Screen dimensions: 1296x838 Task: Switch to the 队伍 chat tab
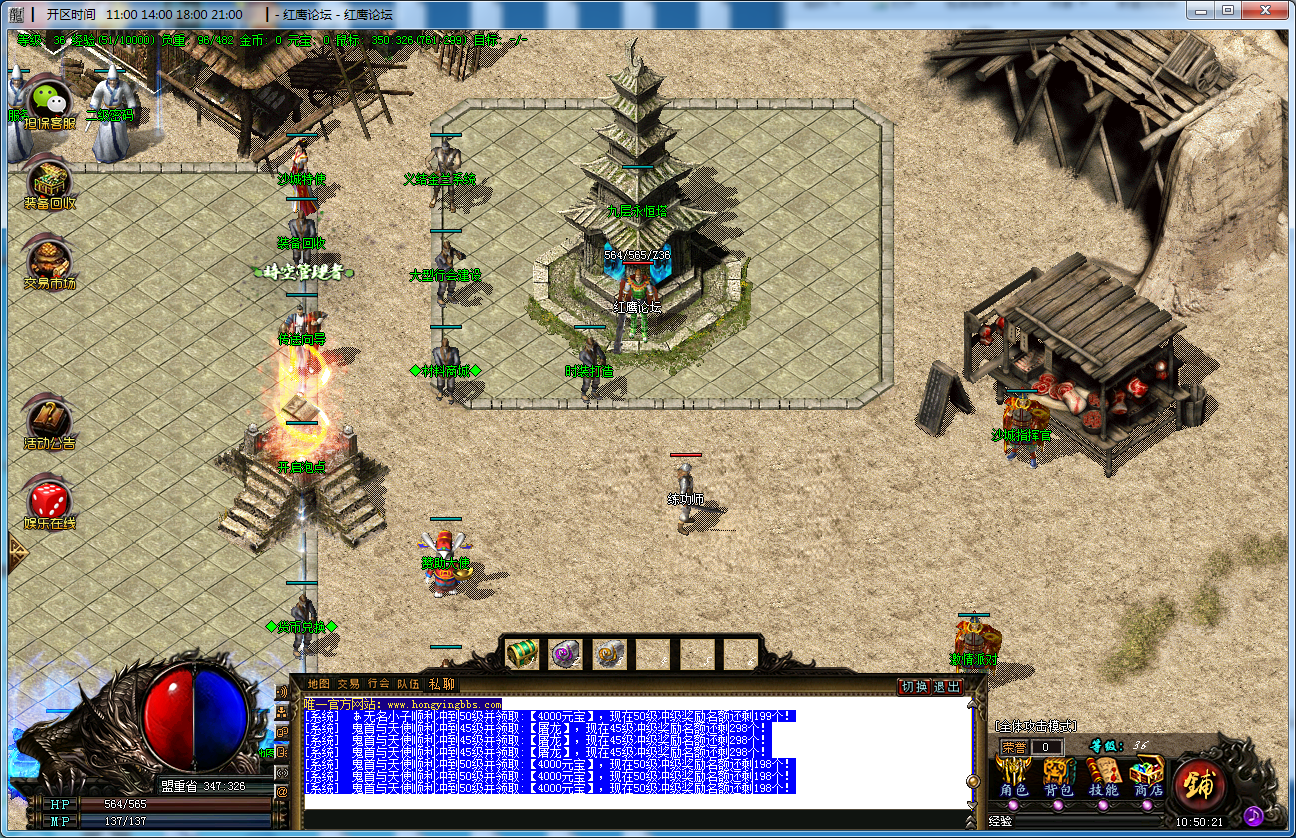[x=408, y=684]
